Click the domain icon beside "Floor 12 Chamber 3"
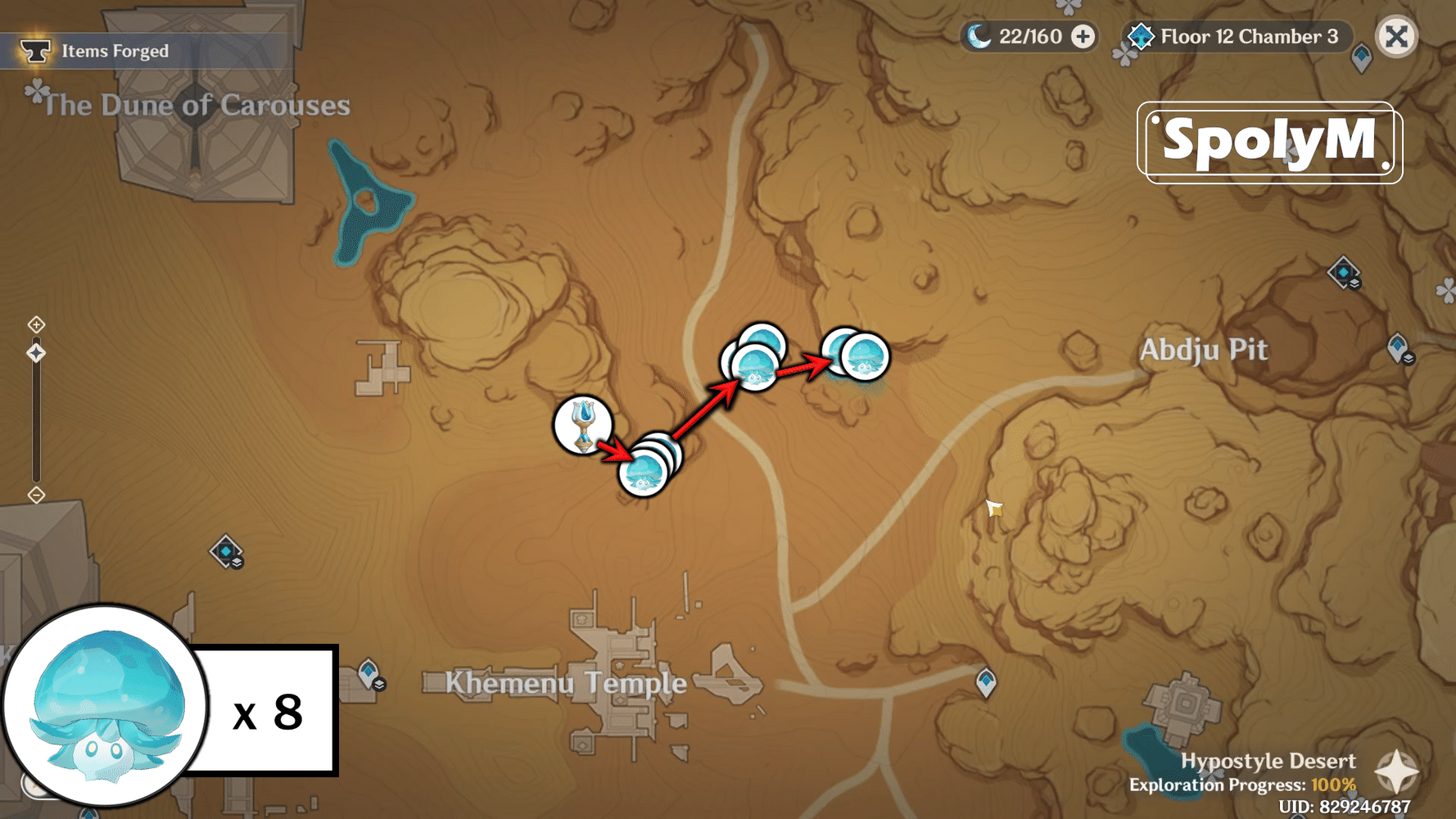The width and height of the screenshot is (1456, 819). (1141, 36)
